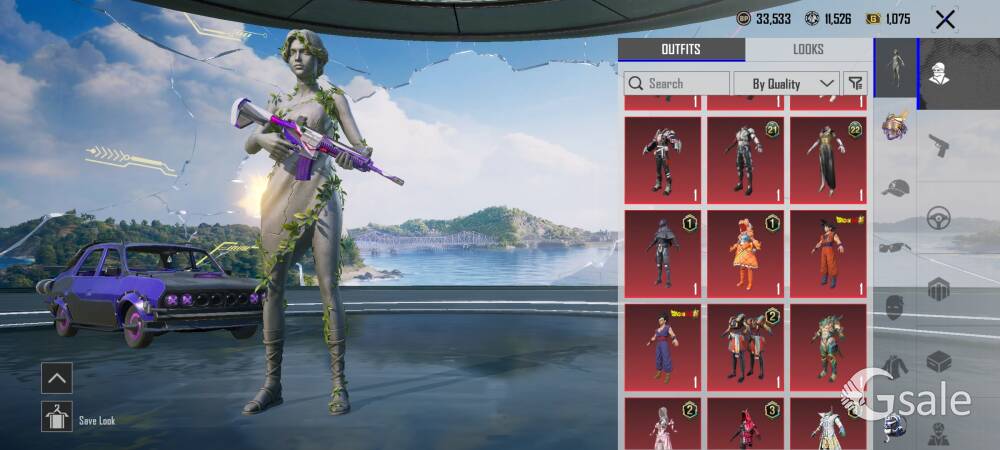
Task: Pick the dark hooded armor outfit
Action: coord(662,252)
